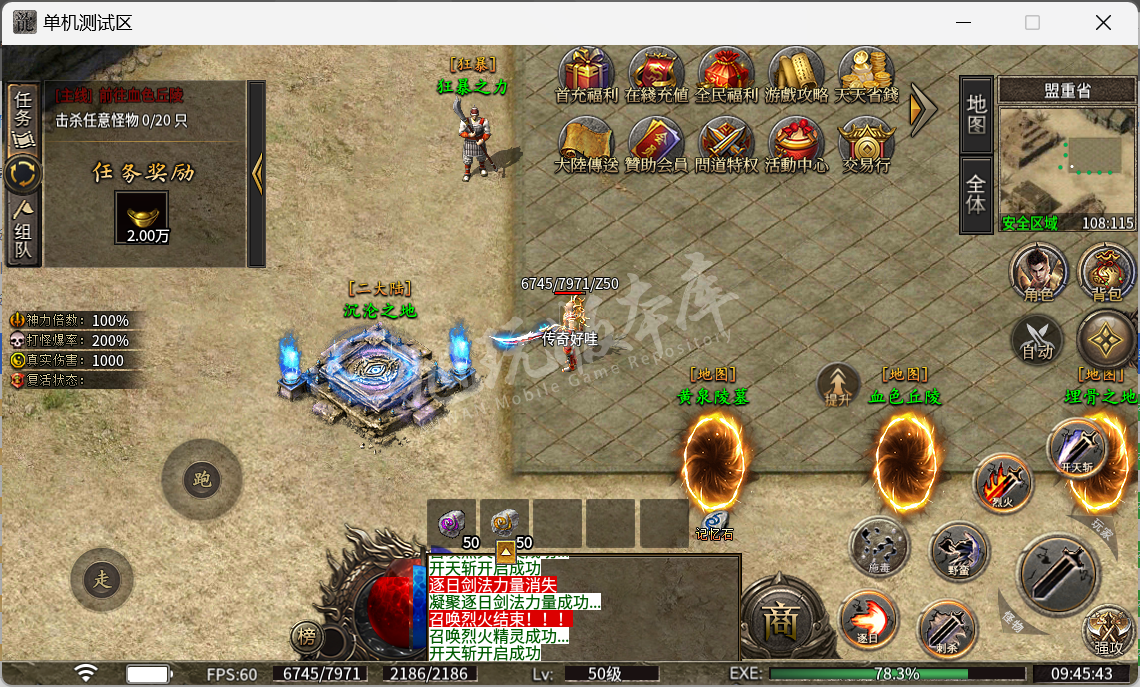Image resolution: width=1140 pixels, height=687 pixels.
Task: Activate the 烈火 flame sword skill
Action: (1003, 483)
